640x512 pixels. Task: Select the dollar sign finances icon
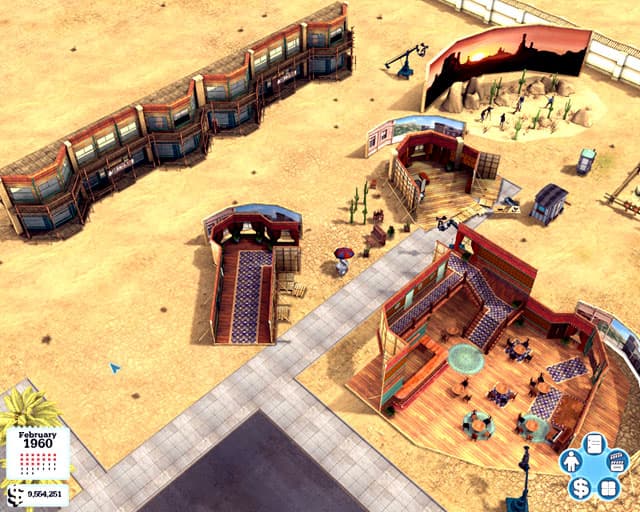tap(580, 489)
